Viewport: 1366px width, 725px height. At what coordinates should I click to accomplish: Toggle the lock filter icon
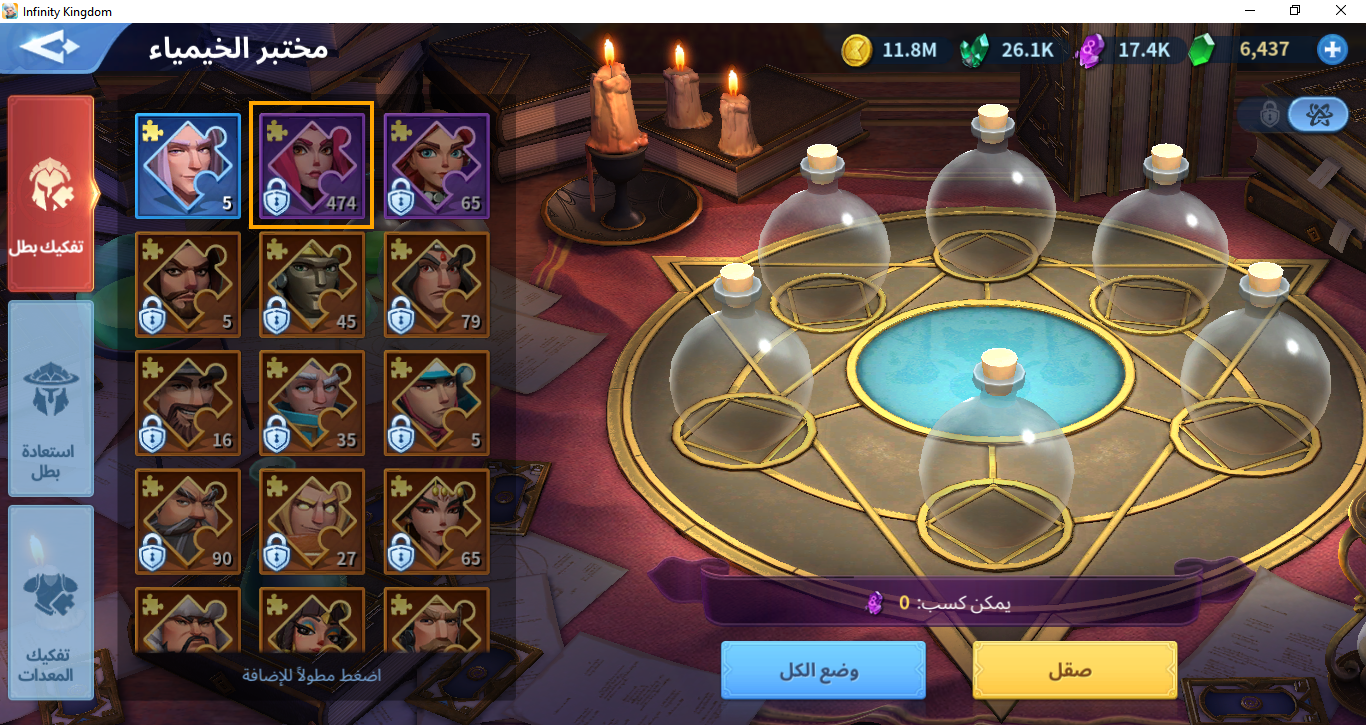(1270, 114)
